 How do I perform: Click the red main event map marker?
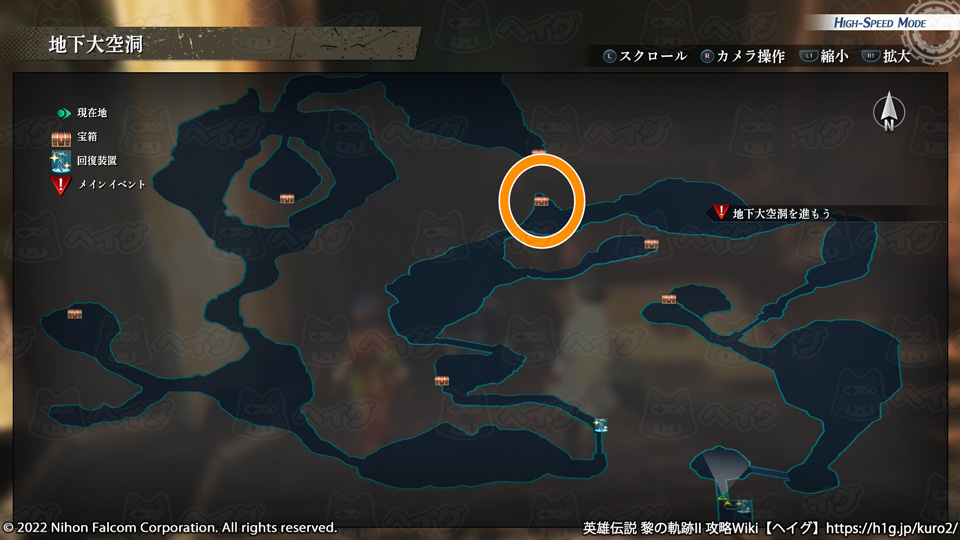pyautogui.click(x=720, y=212)
